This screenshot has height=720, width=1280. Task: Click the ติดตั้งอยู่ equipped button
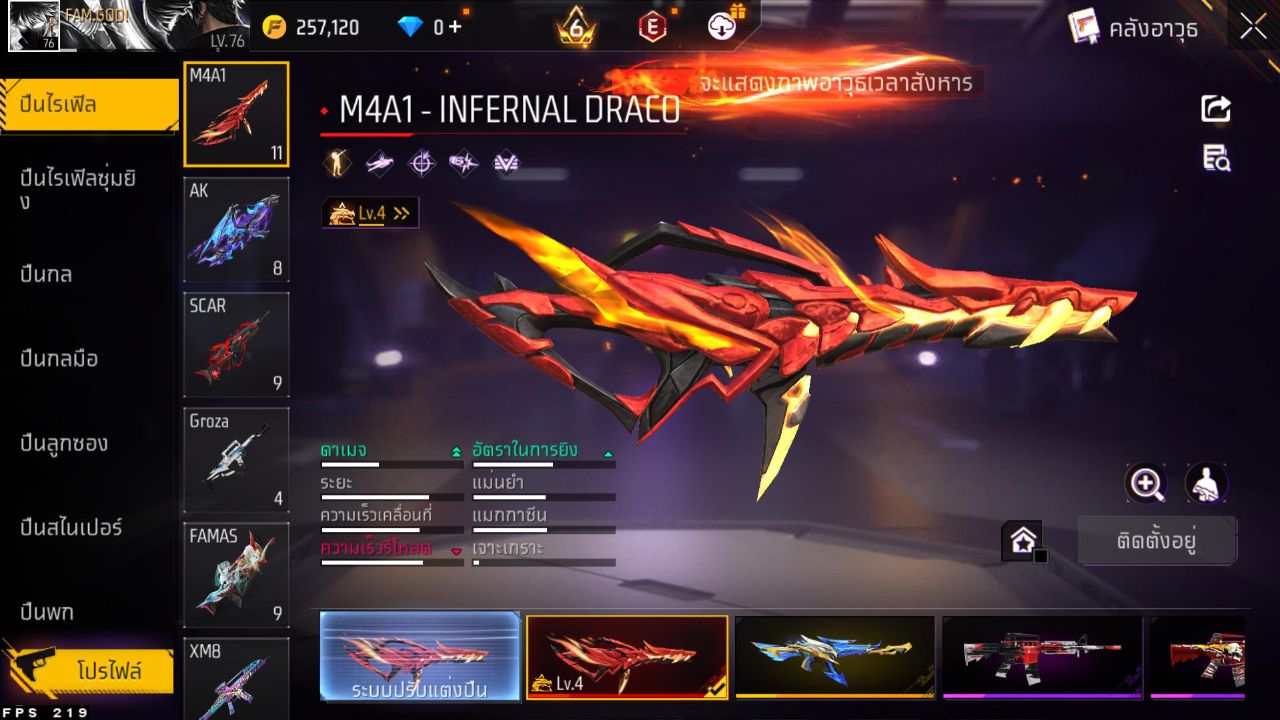(1157, 541)
